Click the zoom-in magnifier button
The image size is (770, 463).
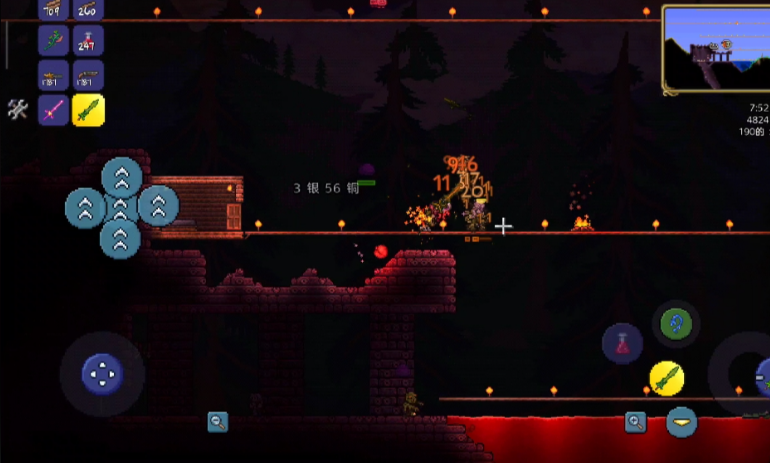635,422
